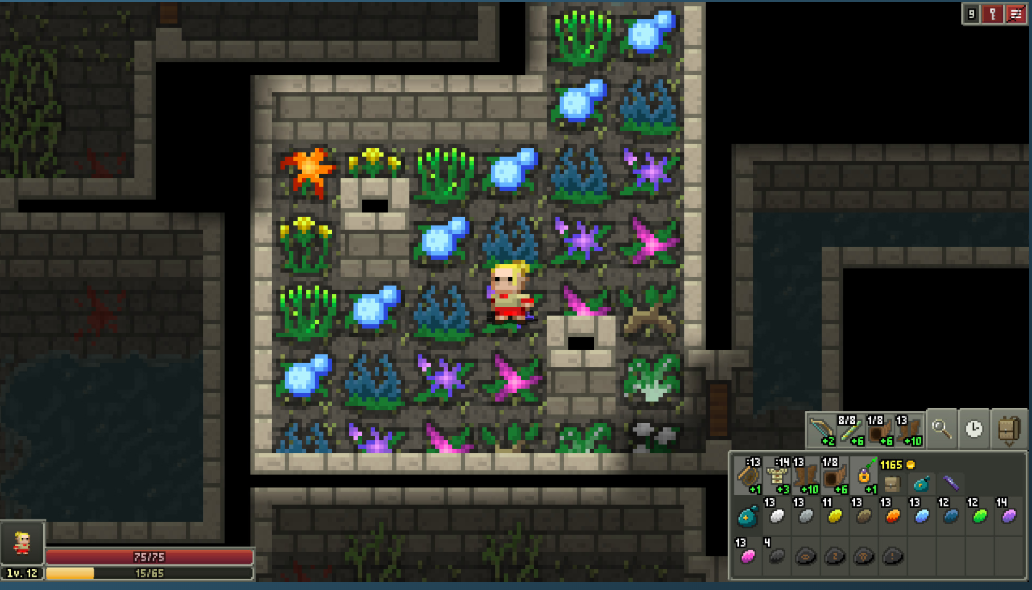Select the green seed stack
1032x590 pixels.
(978, 516)
